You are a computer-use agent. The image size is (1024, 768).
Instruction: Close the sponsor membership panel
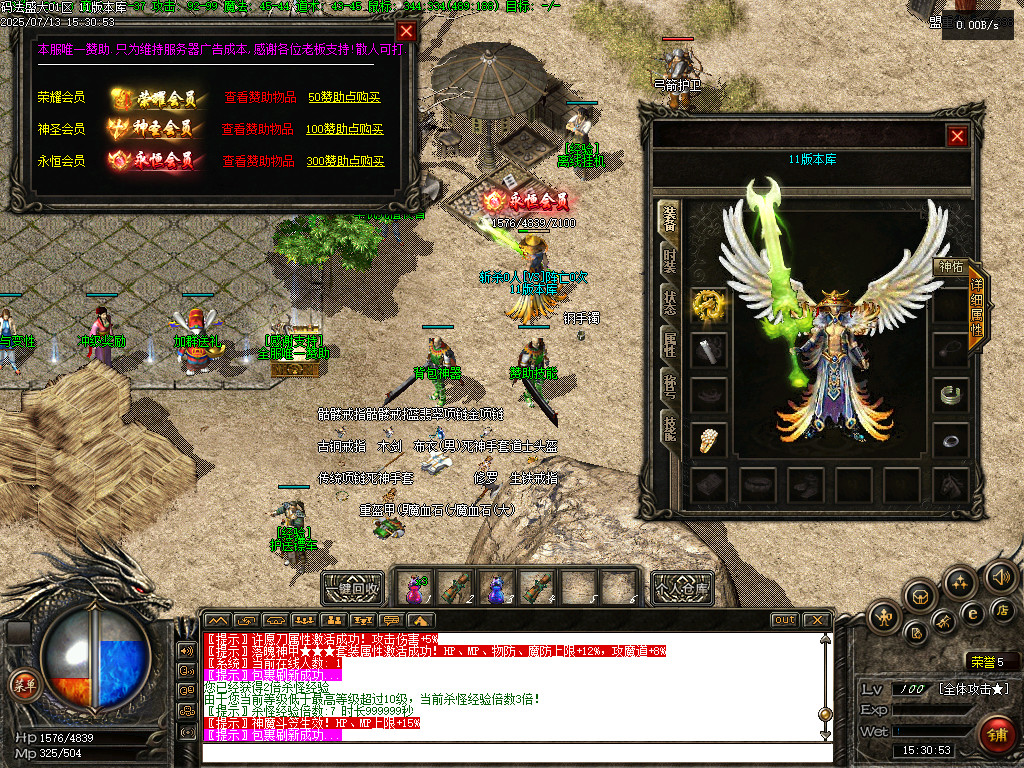coord(406,31)
